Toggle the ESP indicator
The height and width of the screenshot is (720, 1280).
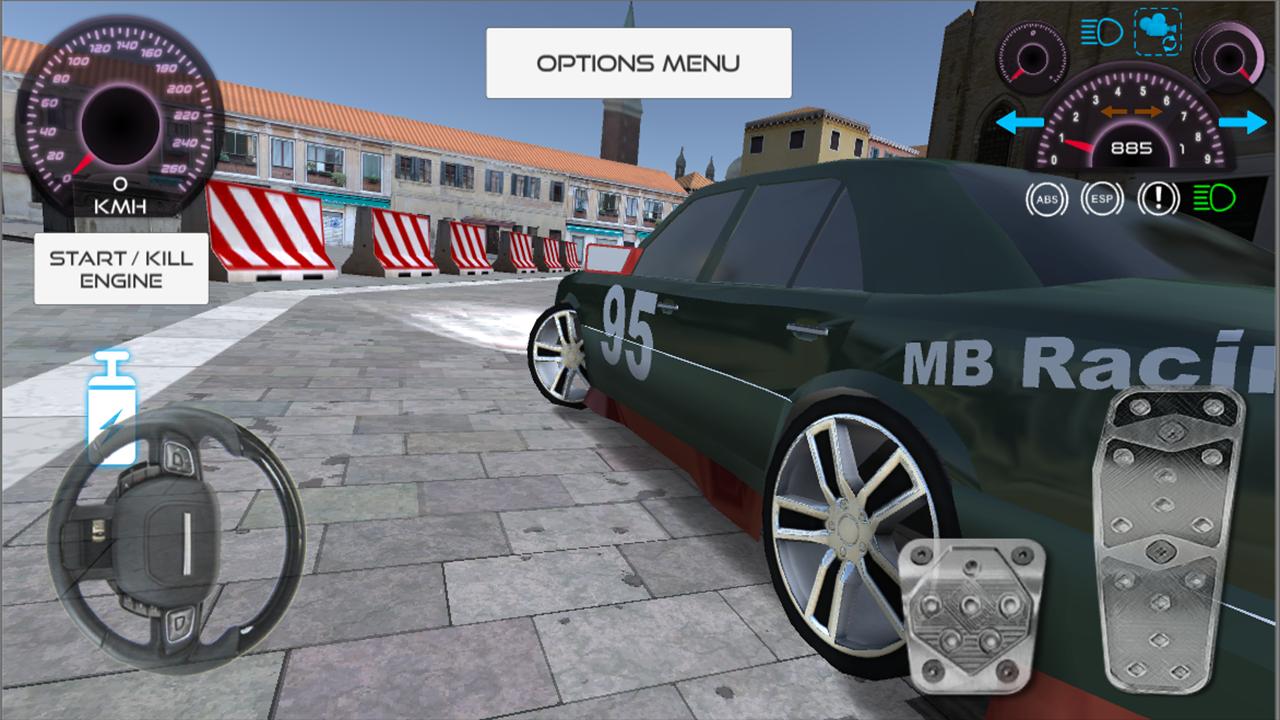pyautogui.click(x=1102, y=200)
